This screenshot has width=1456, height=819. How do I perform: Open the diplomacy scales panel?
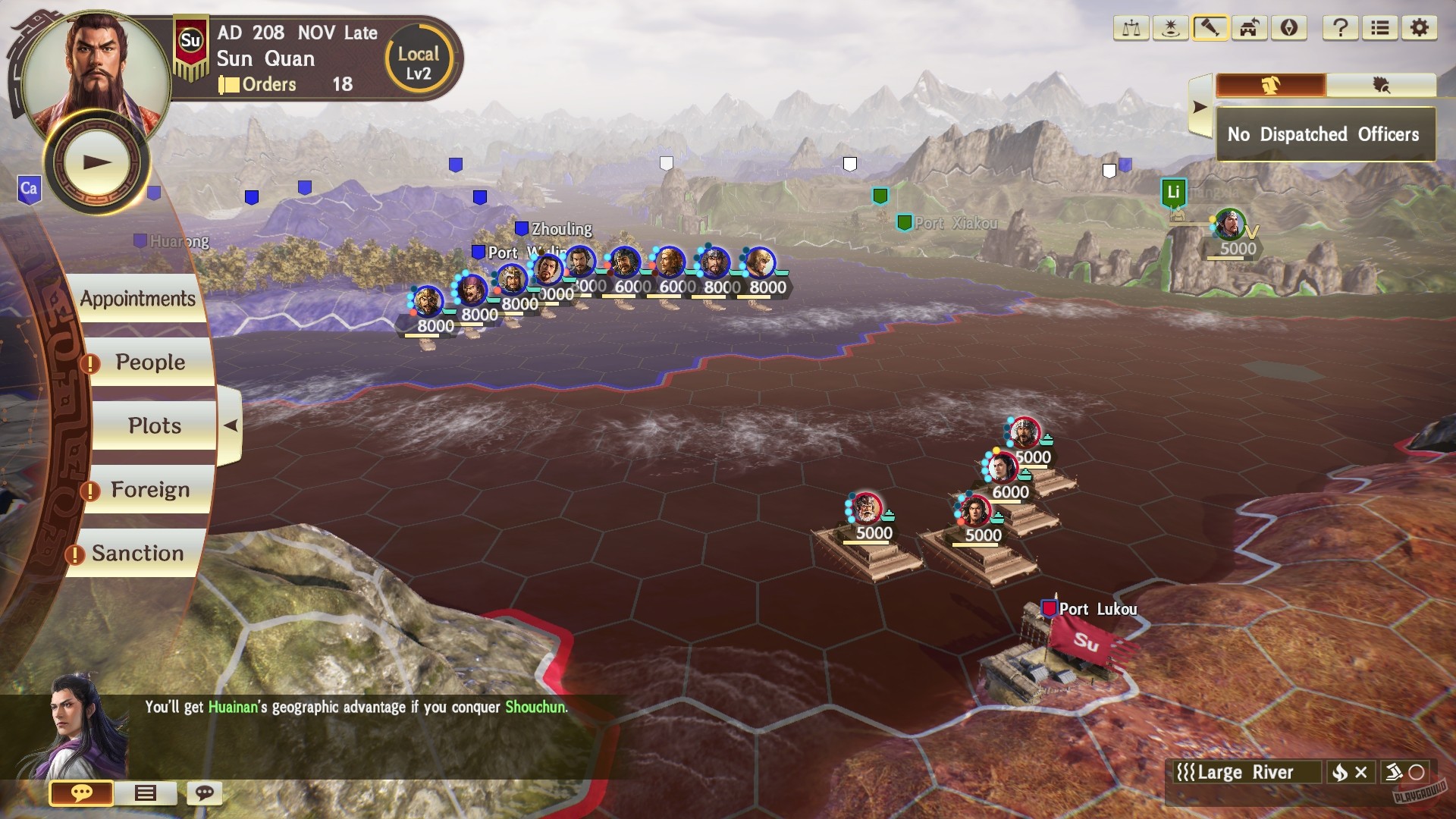tap(1131, 29)
